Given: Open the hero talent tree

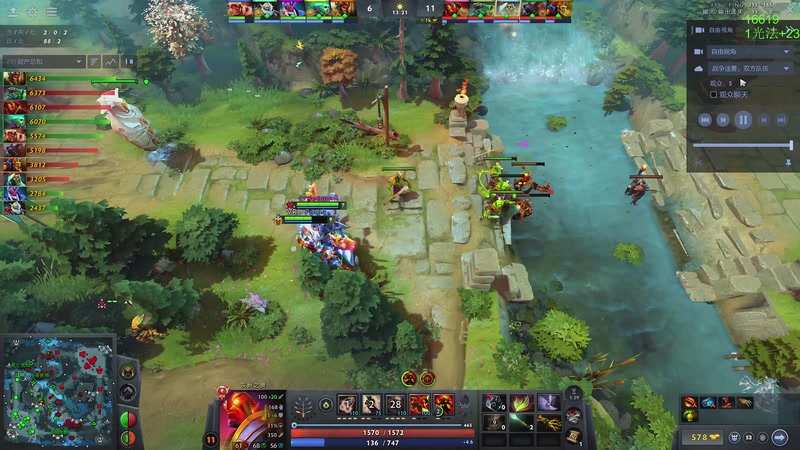Looking at the screenshot, I should pyautogui.click(x=301, y=404).
